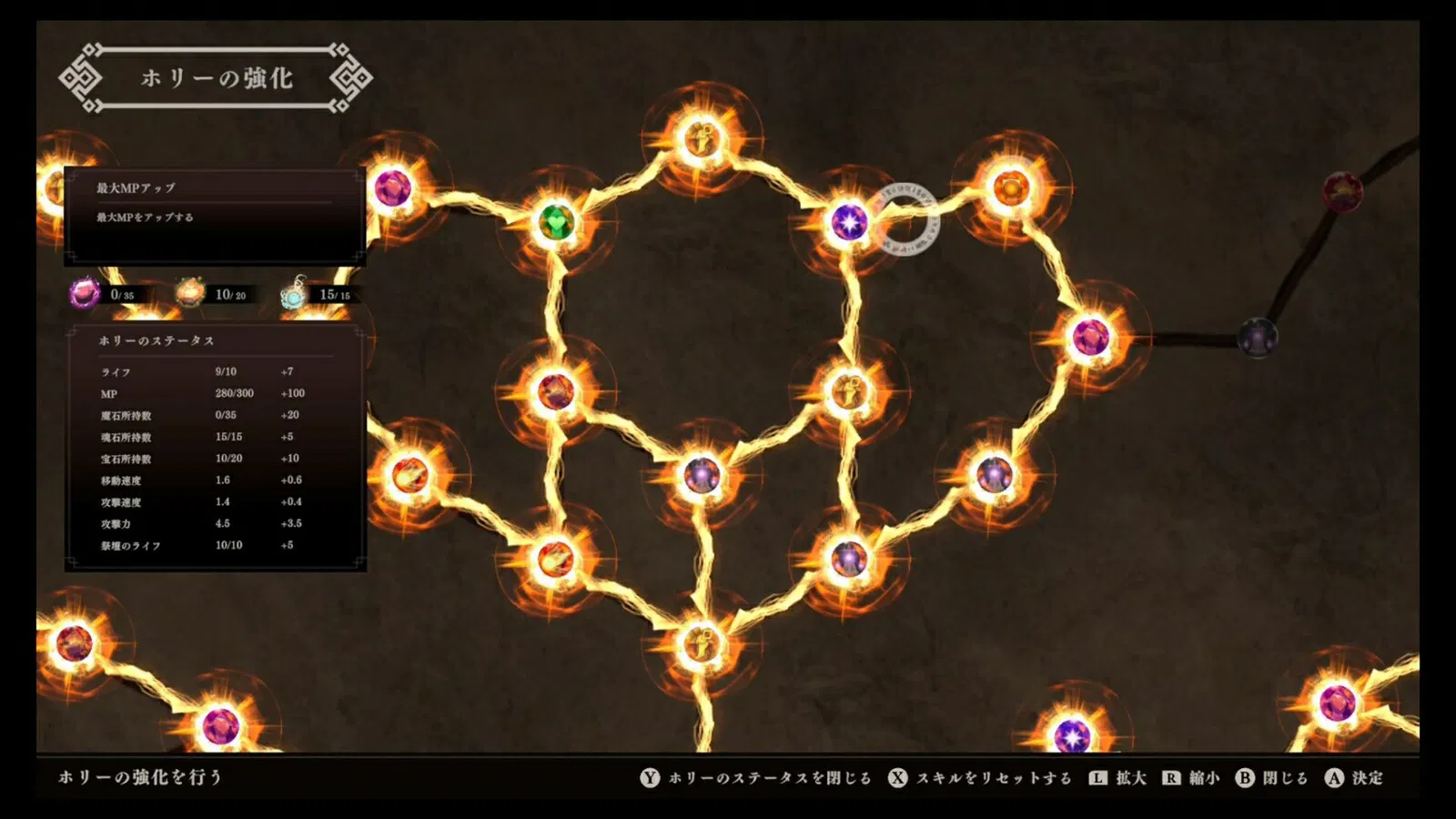The height and width of the screenshot is (819, 1456).
Task: Choose the unlit dark purple orb node
Action: [1258, 338]
